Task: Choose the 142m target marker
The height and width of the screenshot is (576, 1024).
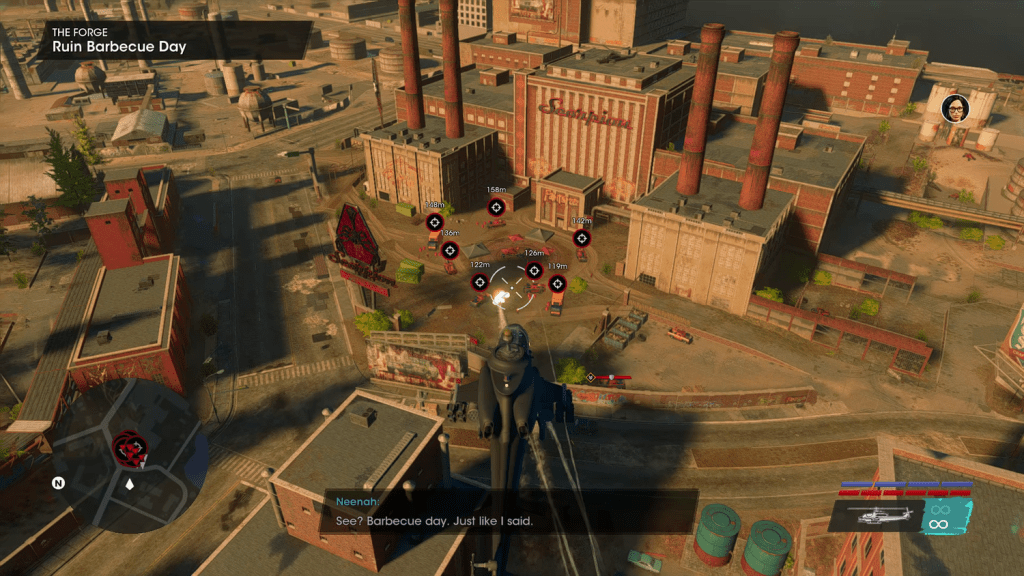Action: click(581, 238)
